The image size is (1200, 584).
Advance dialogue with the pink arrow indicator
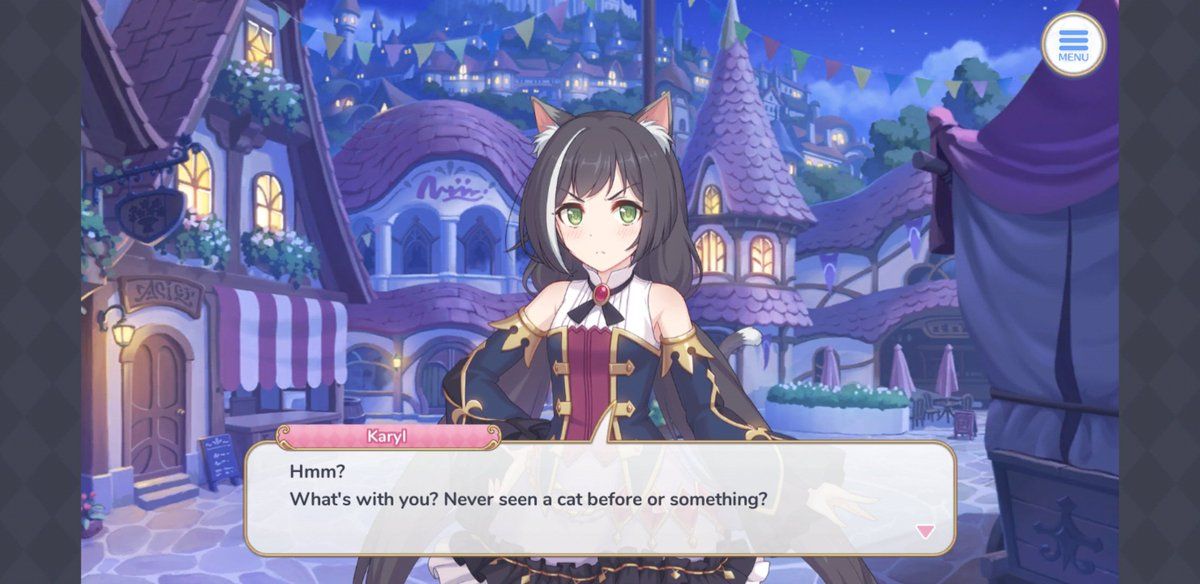tap(926, 532)
